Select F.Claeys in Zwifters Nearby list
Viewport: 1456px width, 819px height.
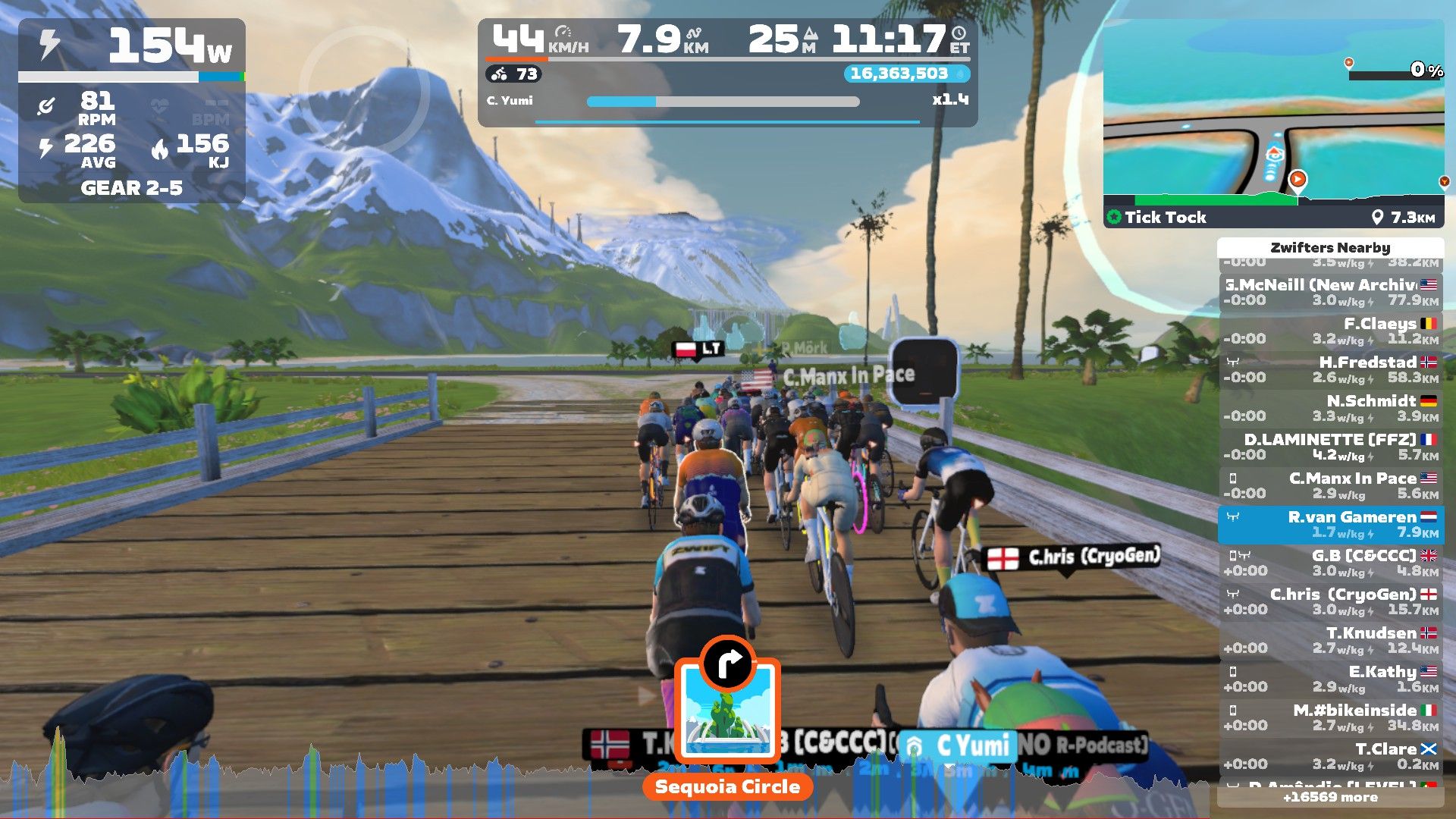pyautogui.click(x=1331, y=331)
